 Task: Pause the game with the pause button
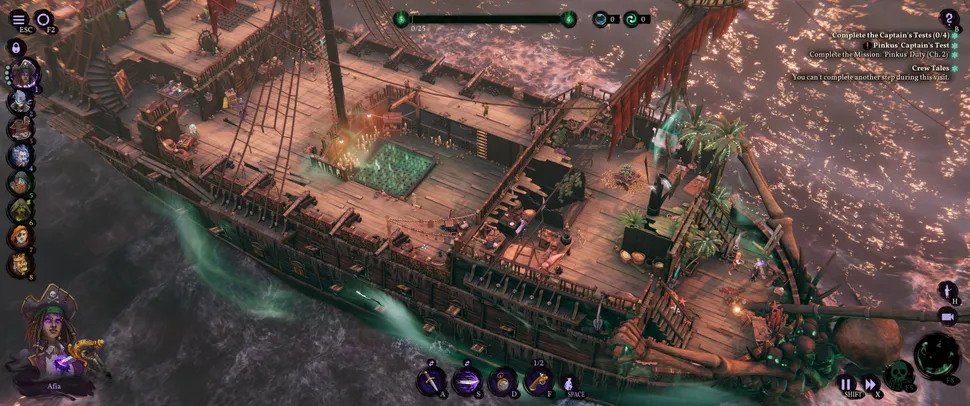click(x=846, y=383)
